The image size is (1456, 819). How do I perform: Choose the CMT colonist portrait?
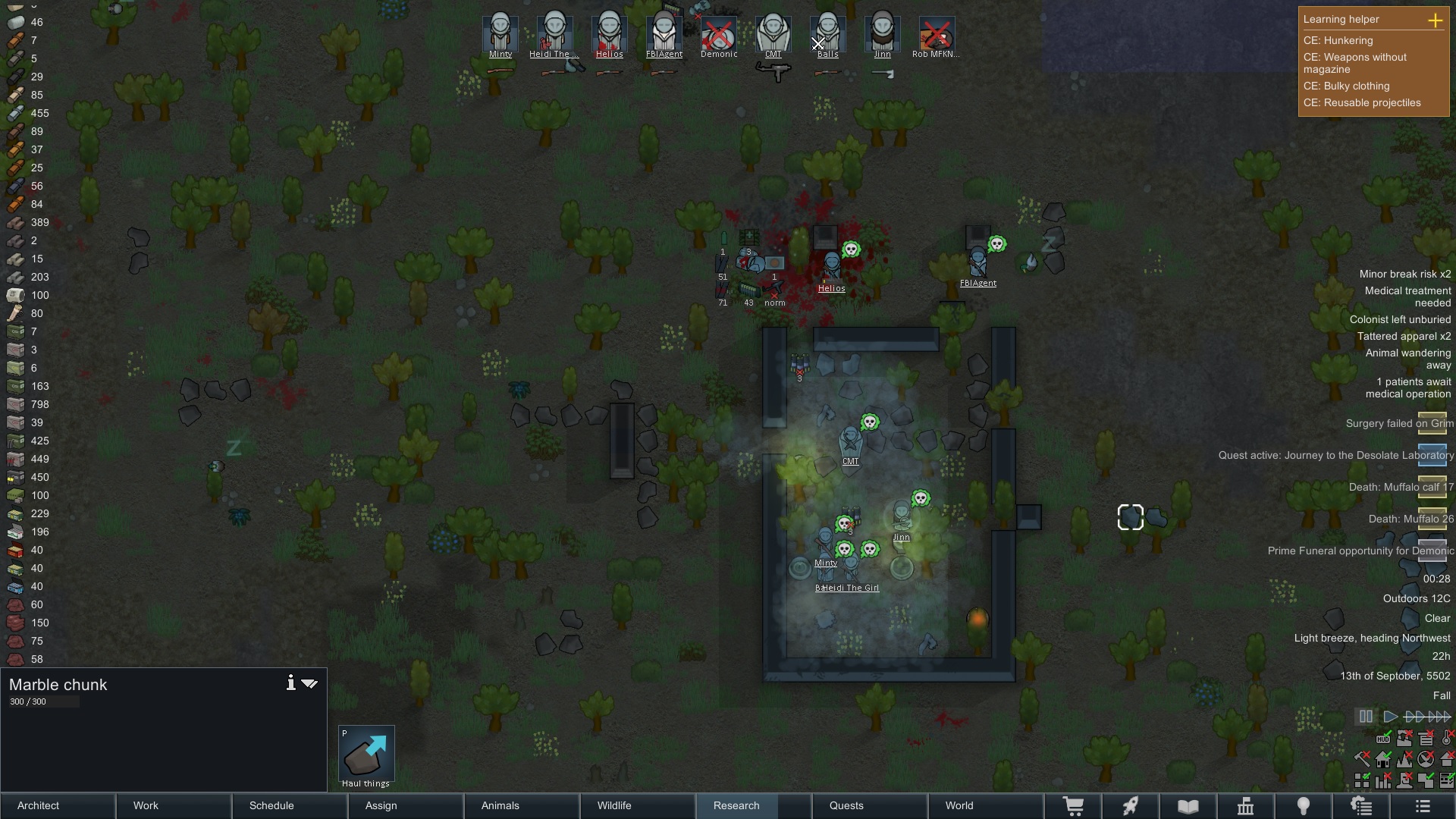point(773,34)
